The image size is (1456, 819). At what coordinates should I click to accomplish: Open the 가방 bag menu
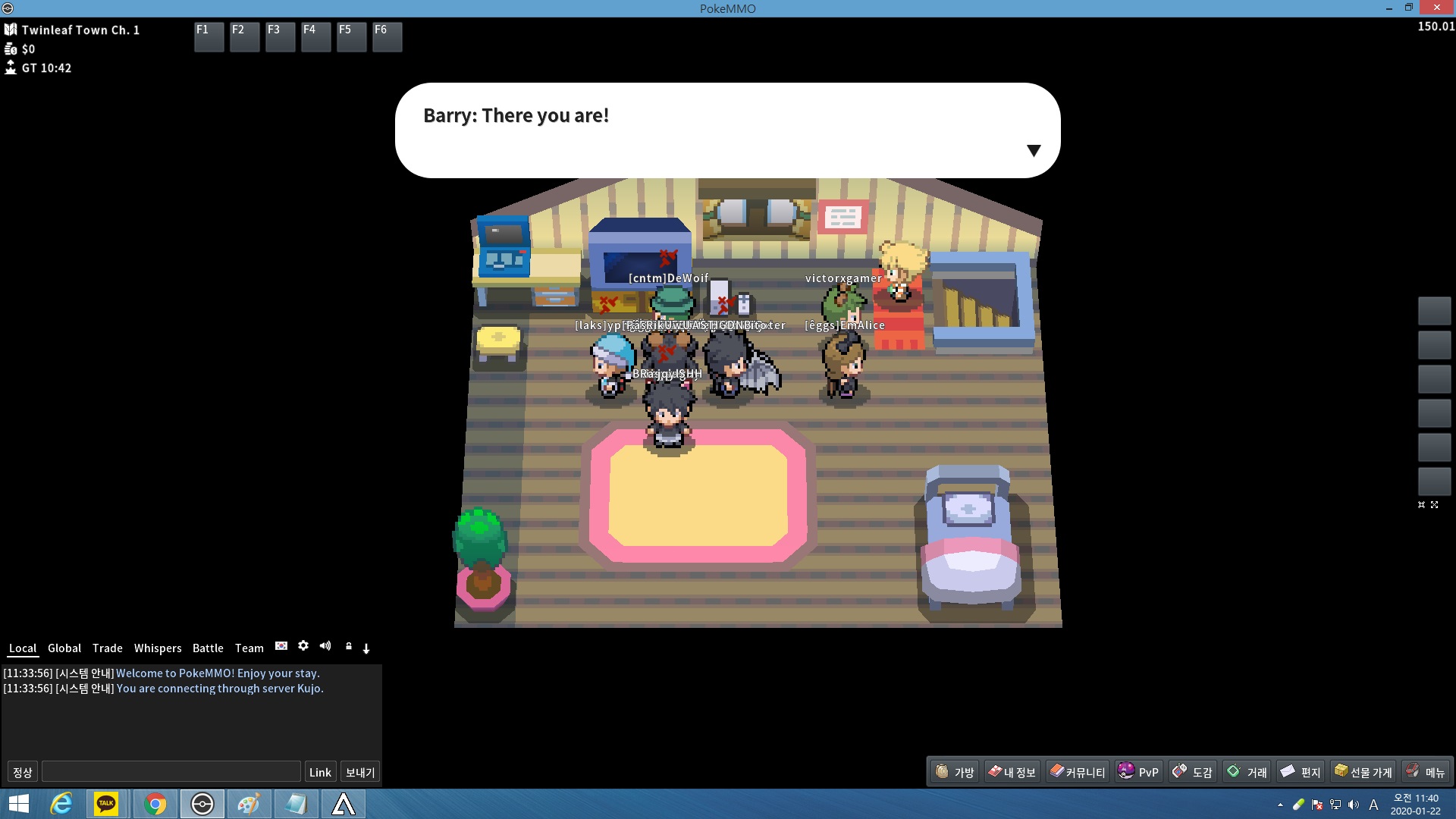point(955,772)
